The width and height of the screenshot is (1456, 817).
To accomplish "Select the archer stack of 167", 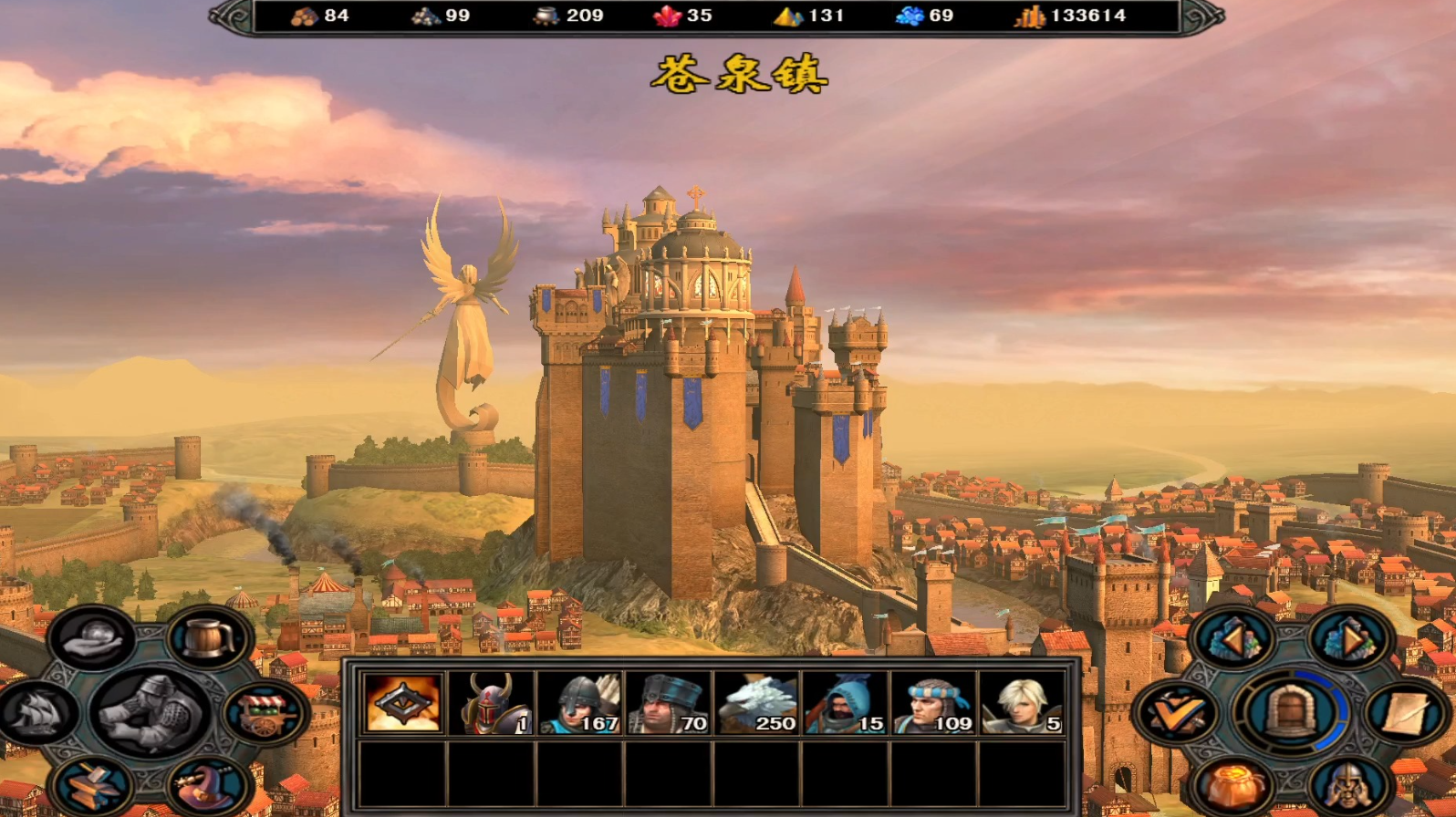I will point(580,703).
